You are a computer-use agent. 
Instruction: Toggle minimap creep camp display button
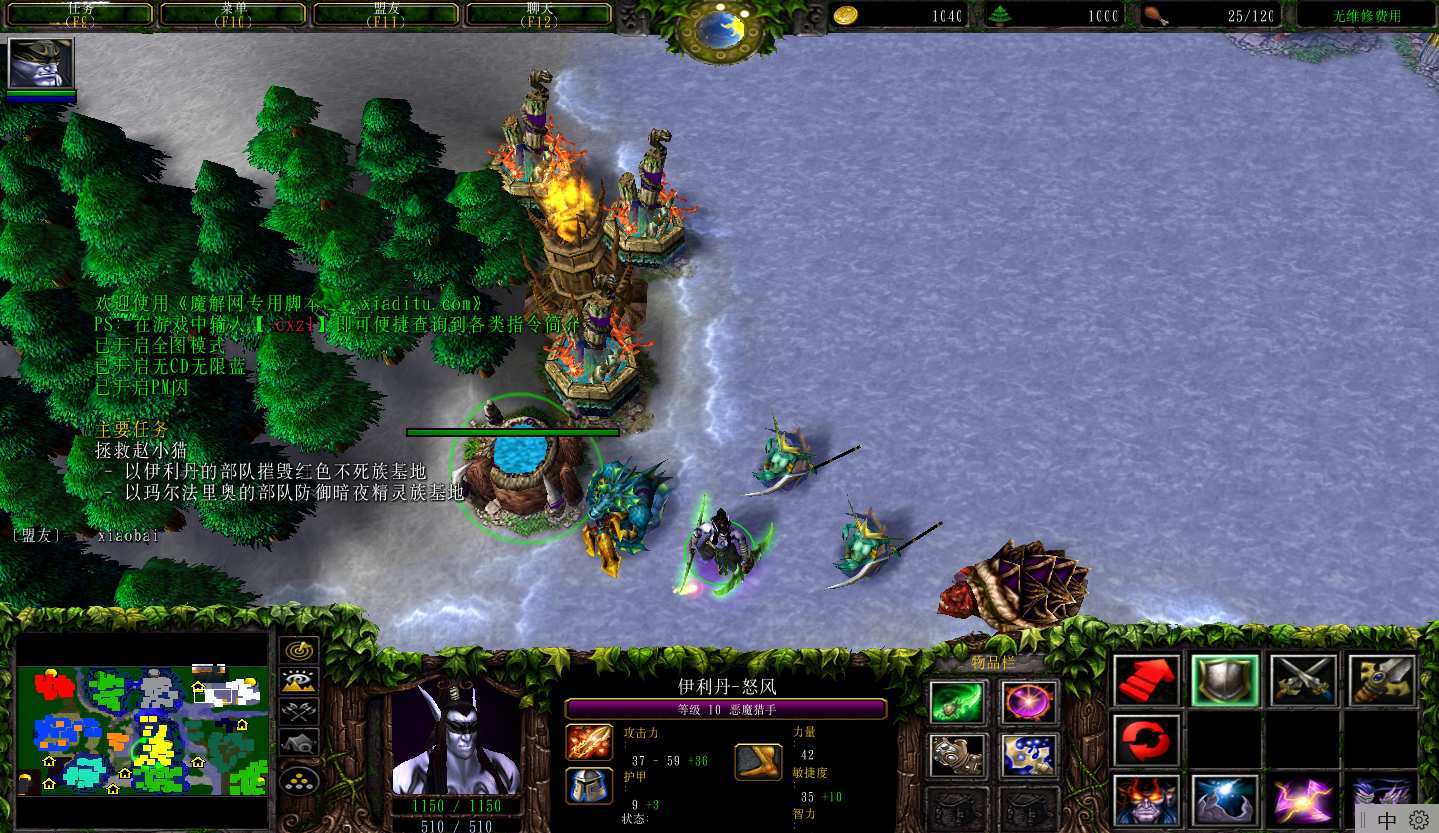(x=299, y=743)
